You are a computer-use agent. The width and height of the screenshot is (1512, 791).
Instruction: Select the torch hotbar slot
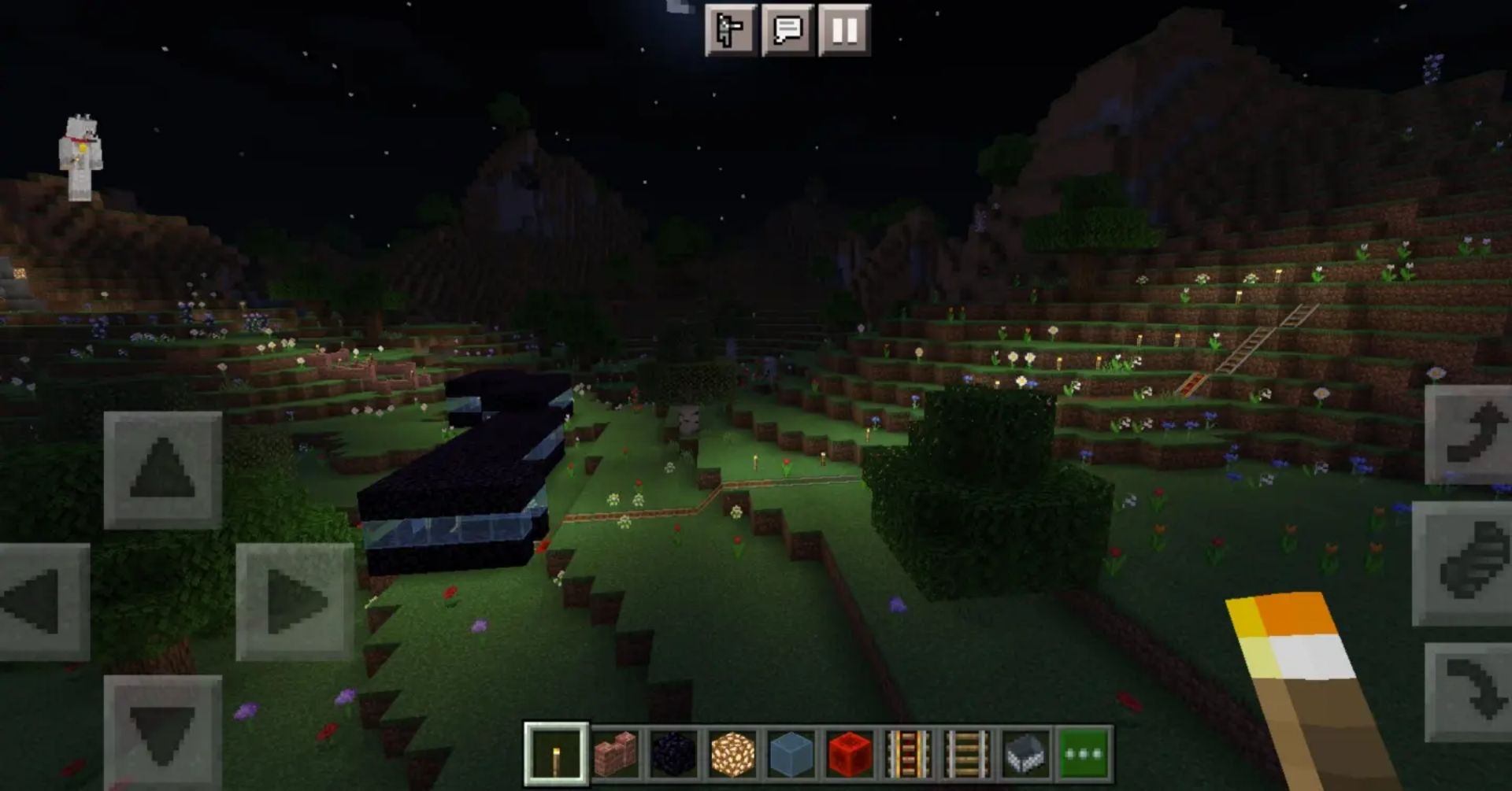pyautogui.click(x=556, y=754)
